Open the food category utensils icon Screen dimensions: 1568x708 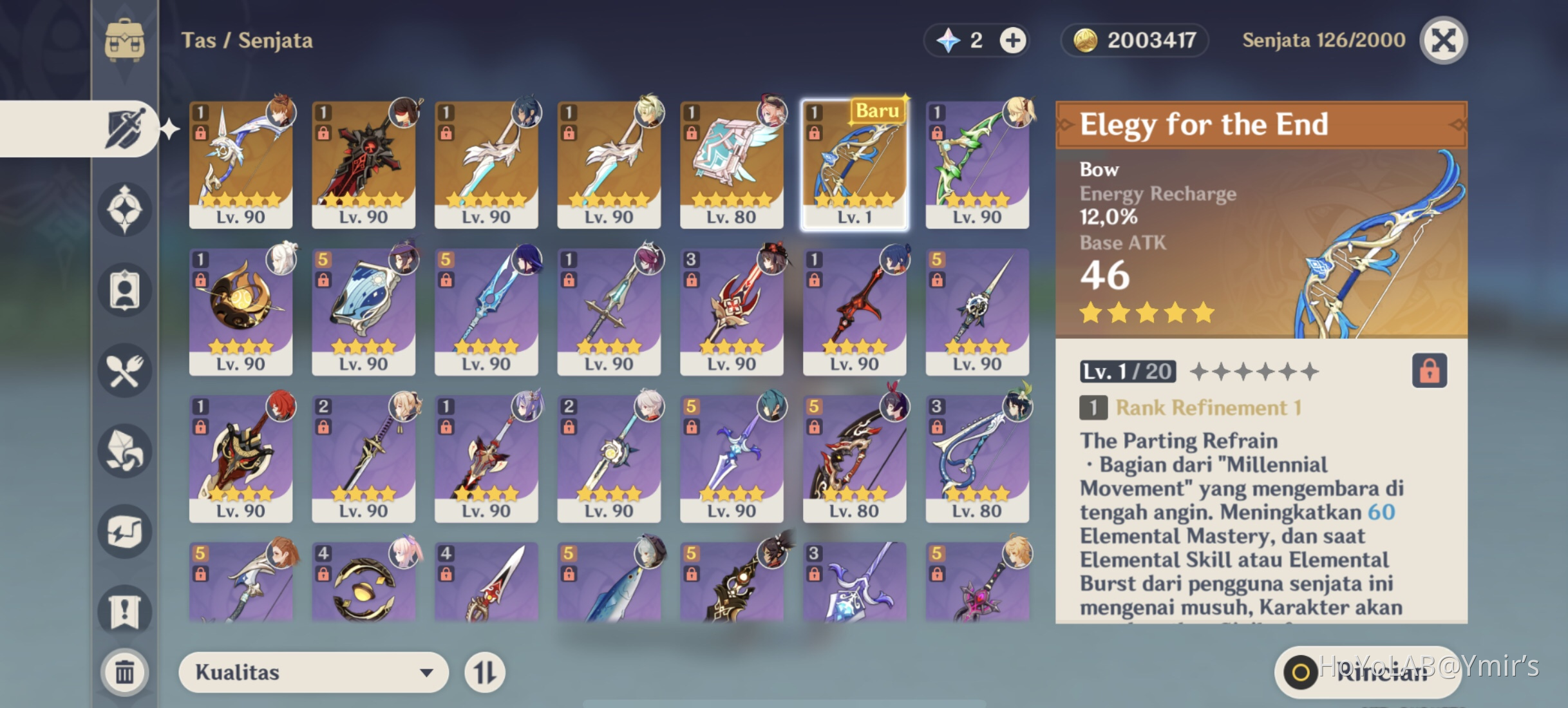click(126, 369)
